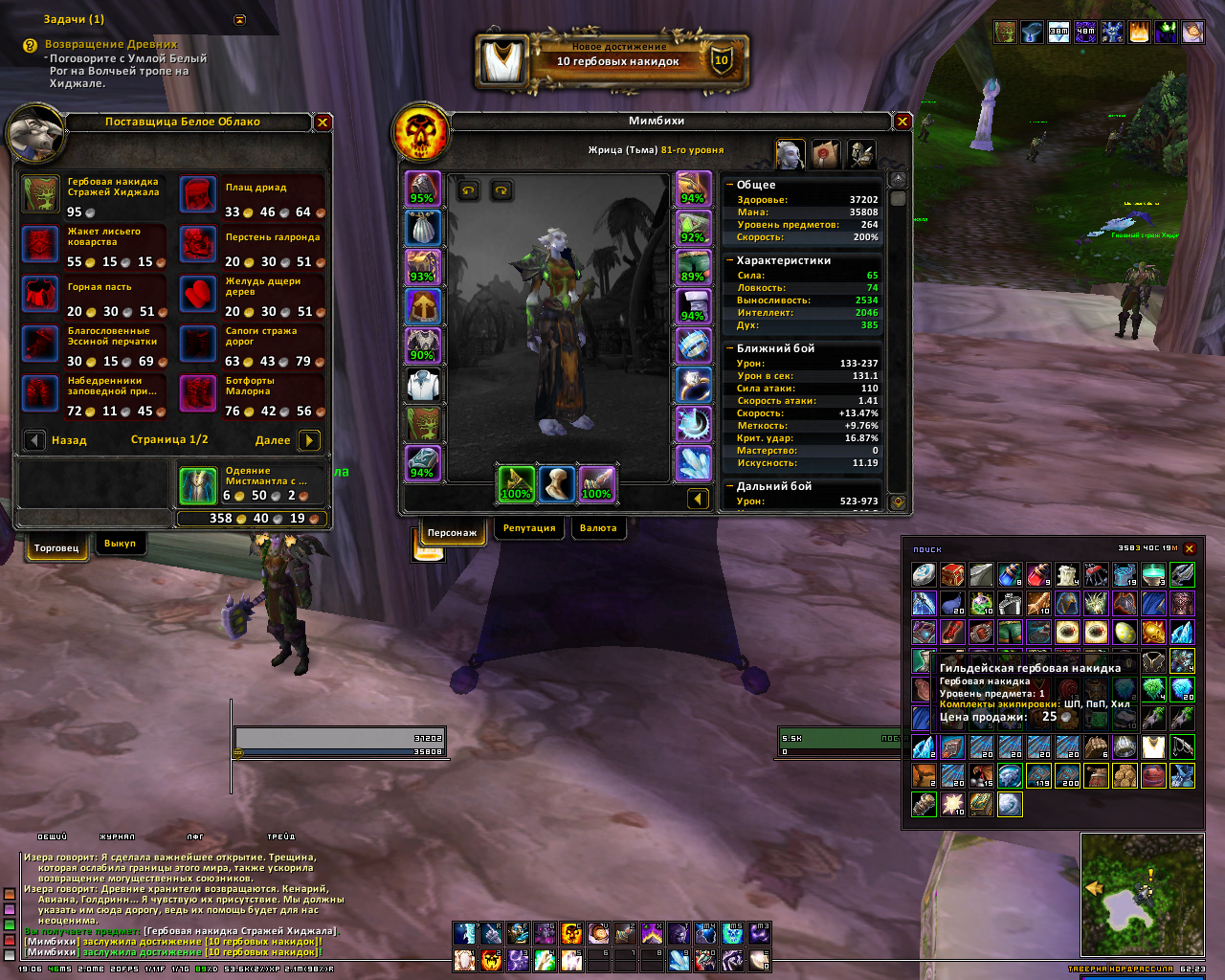
Task: Close the Мимбихи character window
Action: pos(902,122)
